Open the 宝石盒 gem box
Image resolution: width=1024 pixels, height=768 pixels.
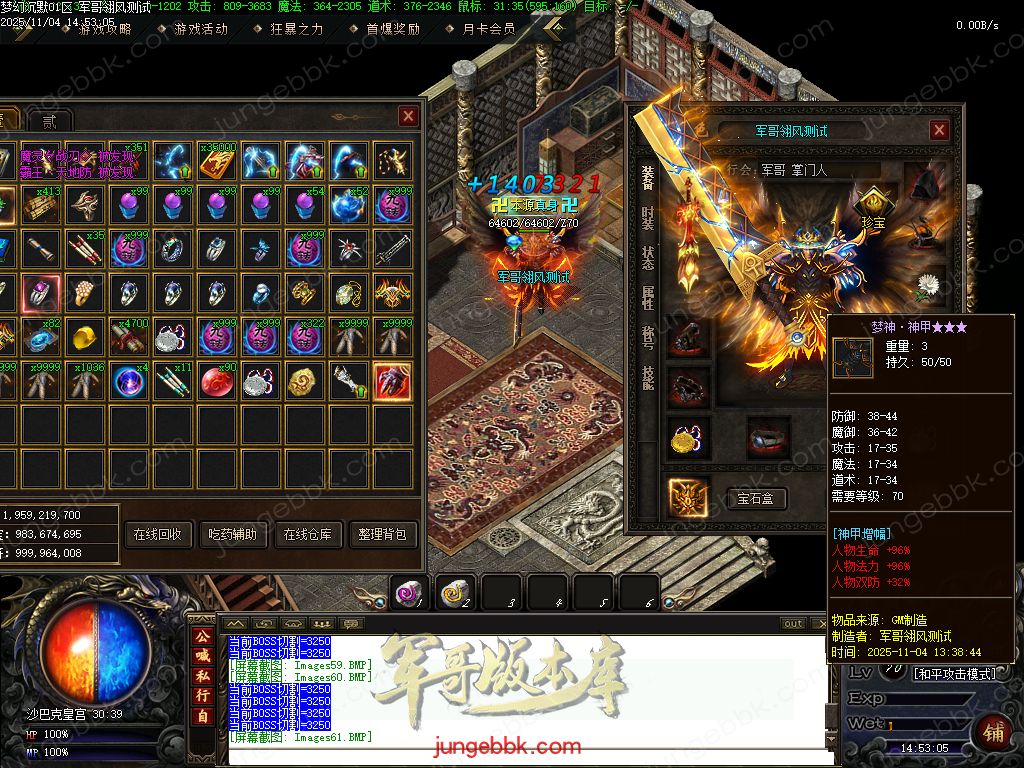762,498
